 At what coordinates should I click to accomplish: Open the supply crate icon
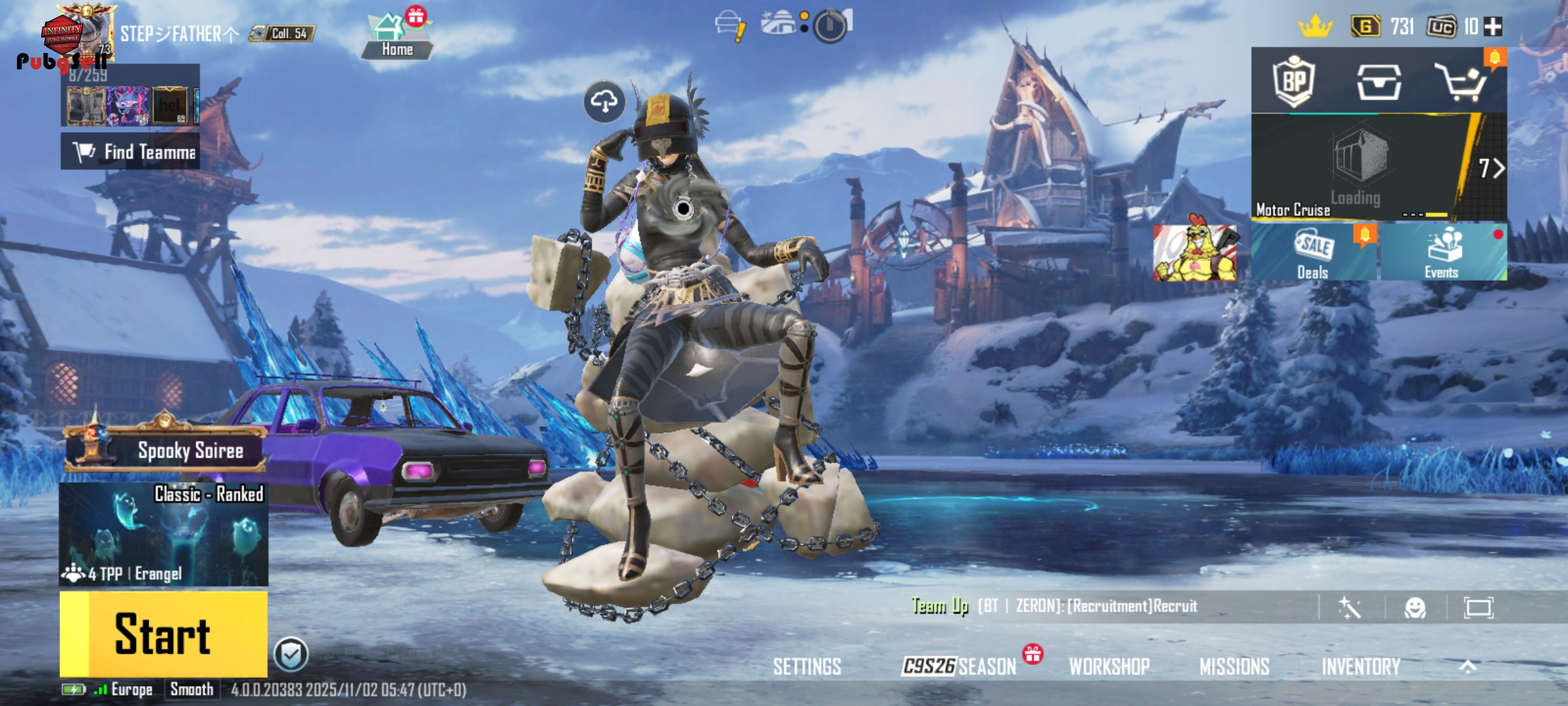1379,82
